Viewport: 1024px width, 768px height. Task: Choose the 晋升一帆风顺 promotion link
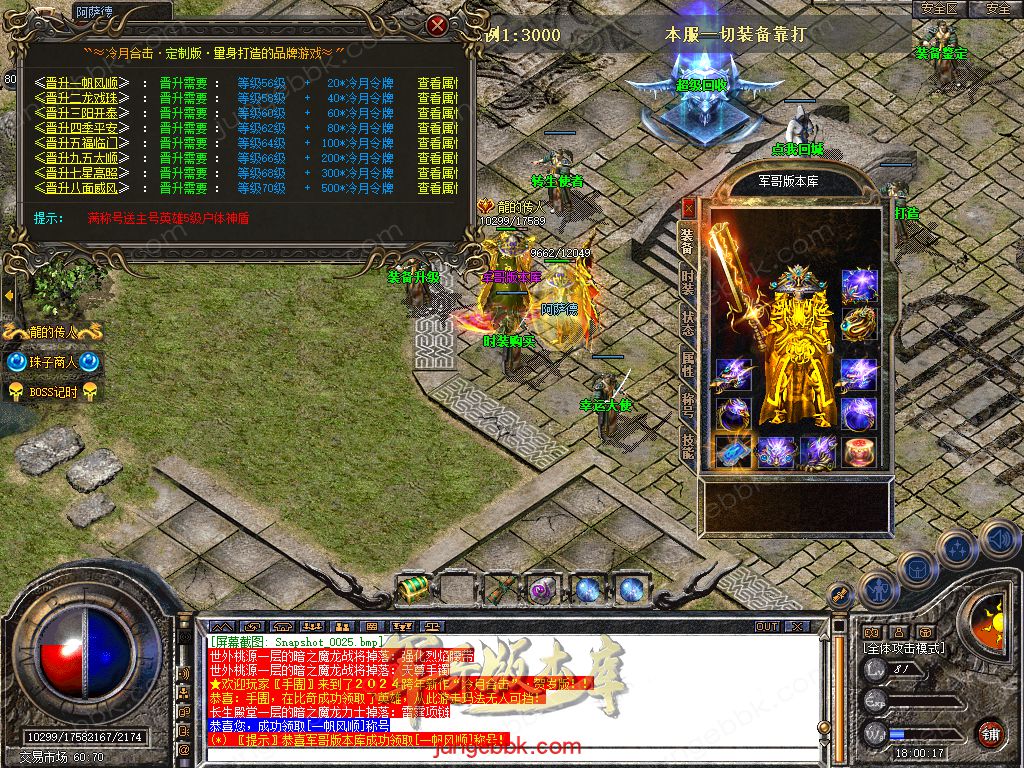[x=82, y=84]
